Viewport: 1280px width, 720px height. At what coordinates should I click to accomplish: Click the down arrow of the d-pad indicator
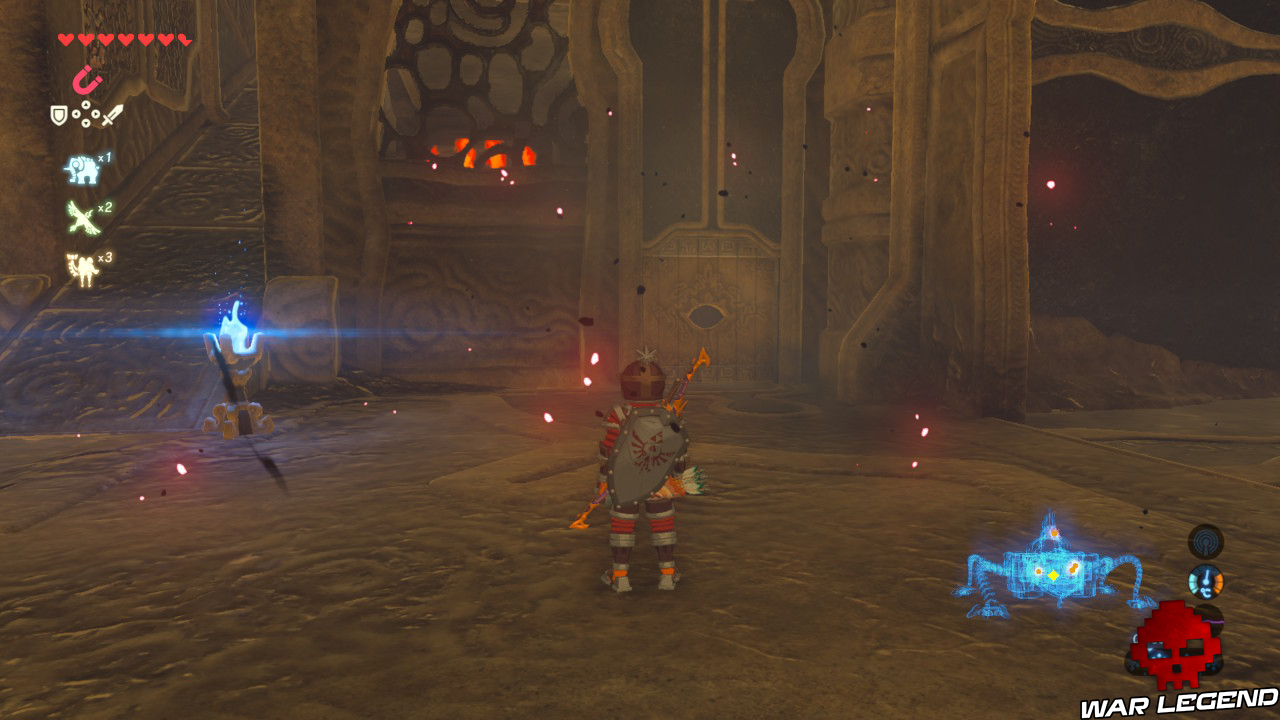point(84,123)
